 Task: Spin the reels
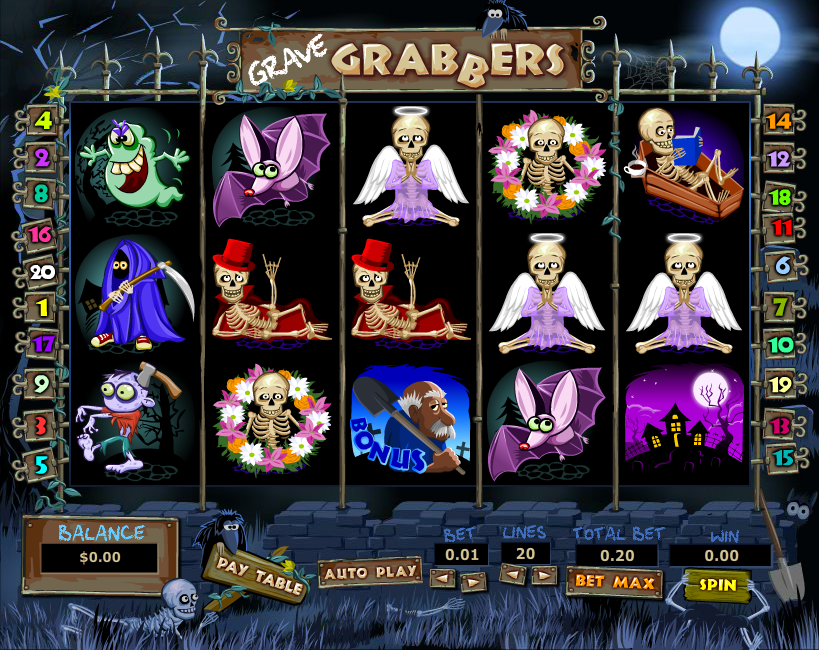717,584
